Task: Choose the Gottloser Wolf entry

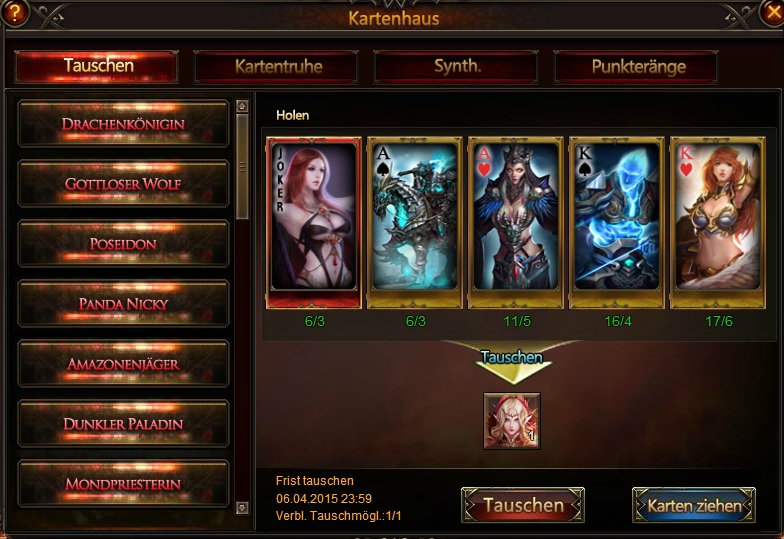Action: (x=123, y=184)
